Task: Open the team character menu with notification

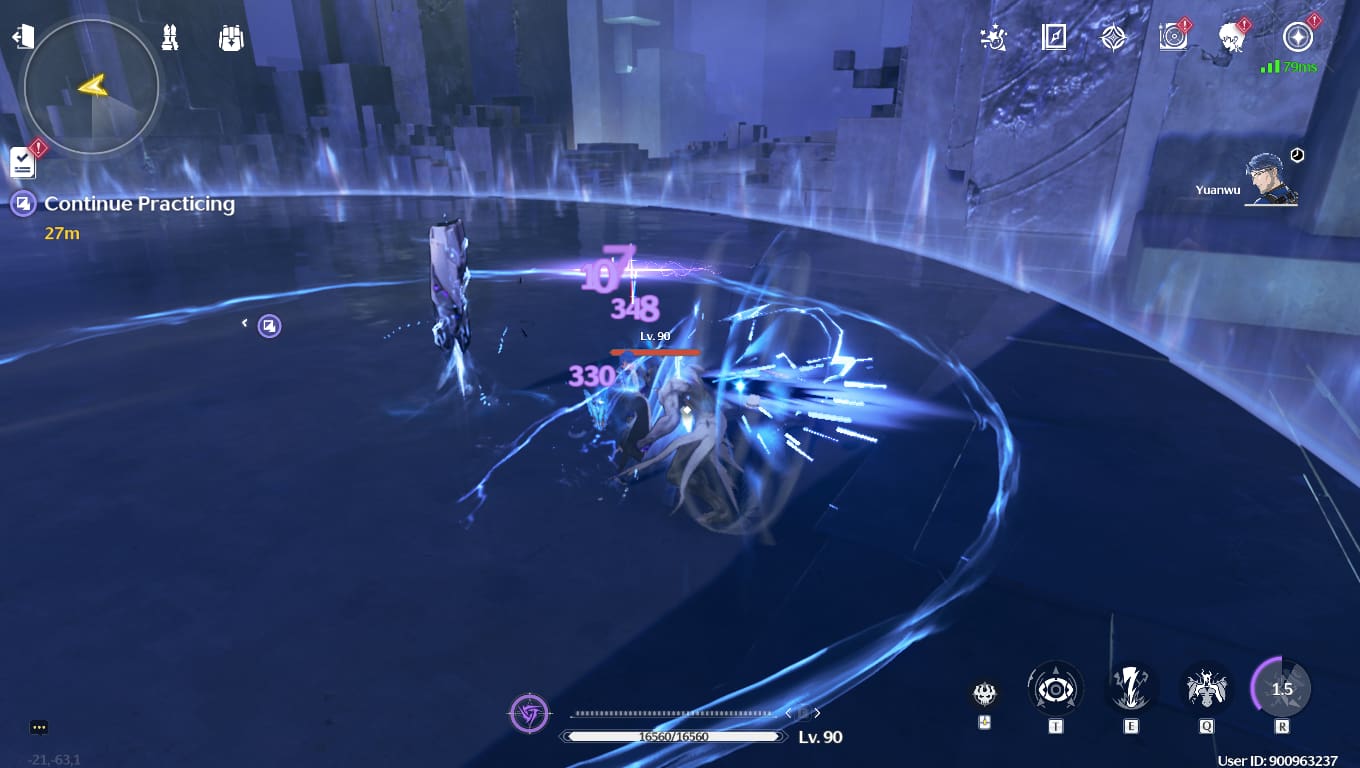Action: [1230, 38]
